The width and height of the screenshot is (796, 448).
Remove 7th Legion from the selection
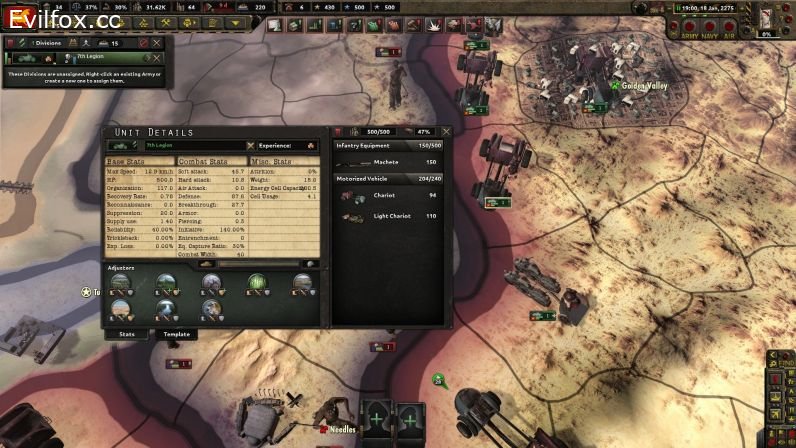(158, 59)
